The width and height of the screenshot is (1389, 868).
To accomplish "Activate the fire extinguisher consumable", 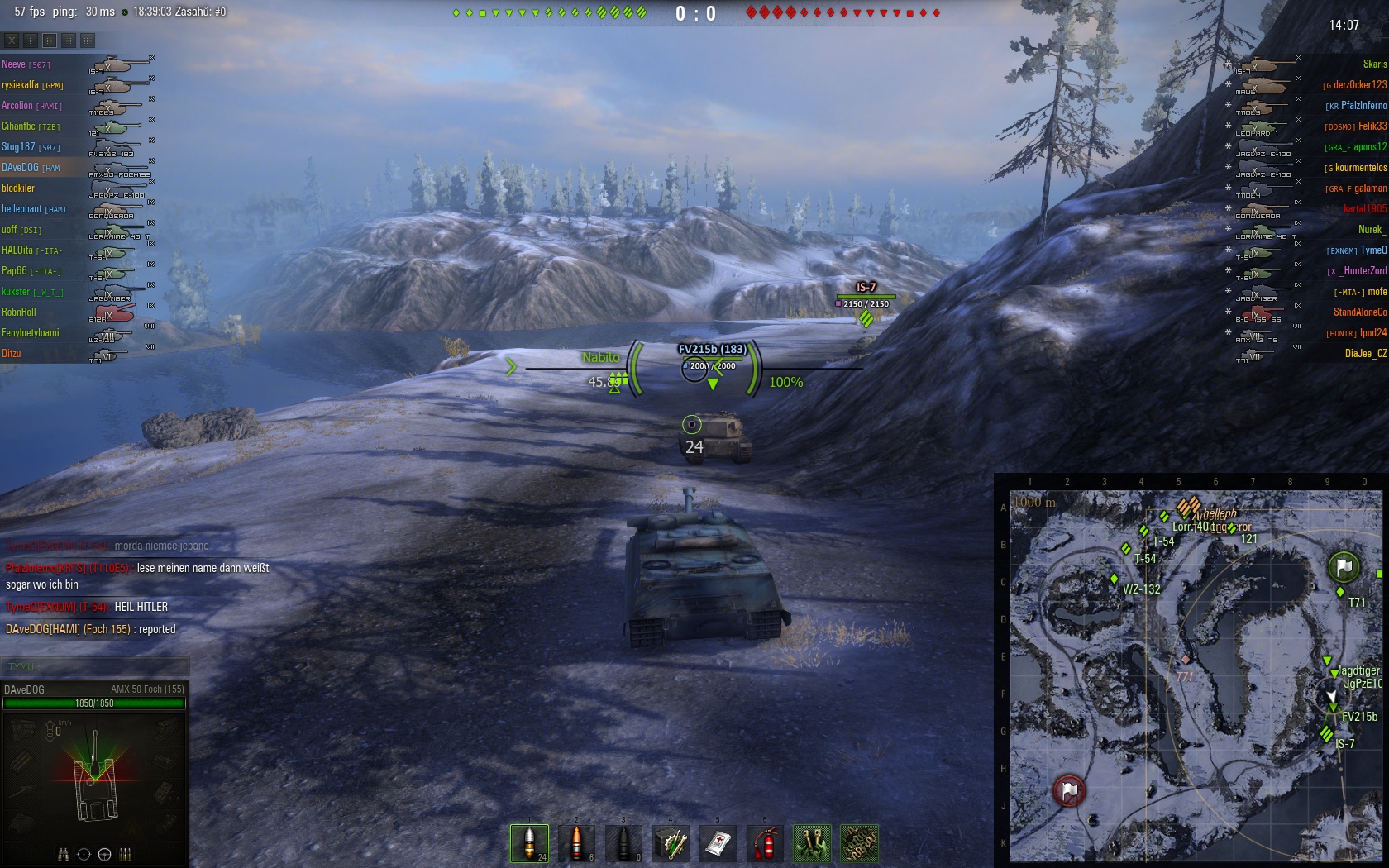I will [765, 843].
